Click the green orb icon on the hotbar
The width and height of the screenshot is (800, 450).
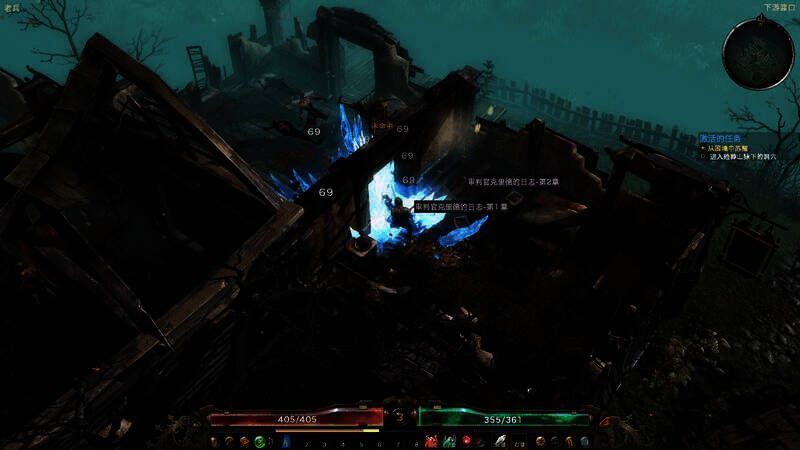[x=259, y=441]
